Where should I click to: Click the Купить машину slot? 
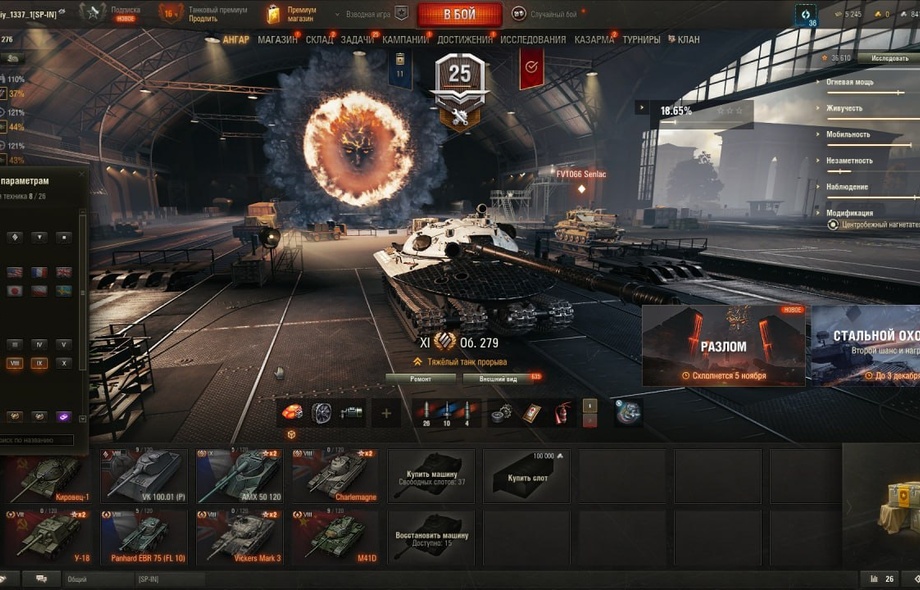[431, 475]
